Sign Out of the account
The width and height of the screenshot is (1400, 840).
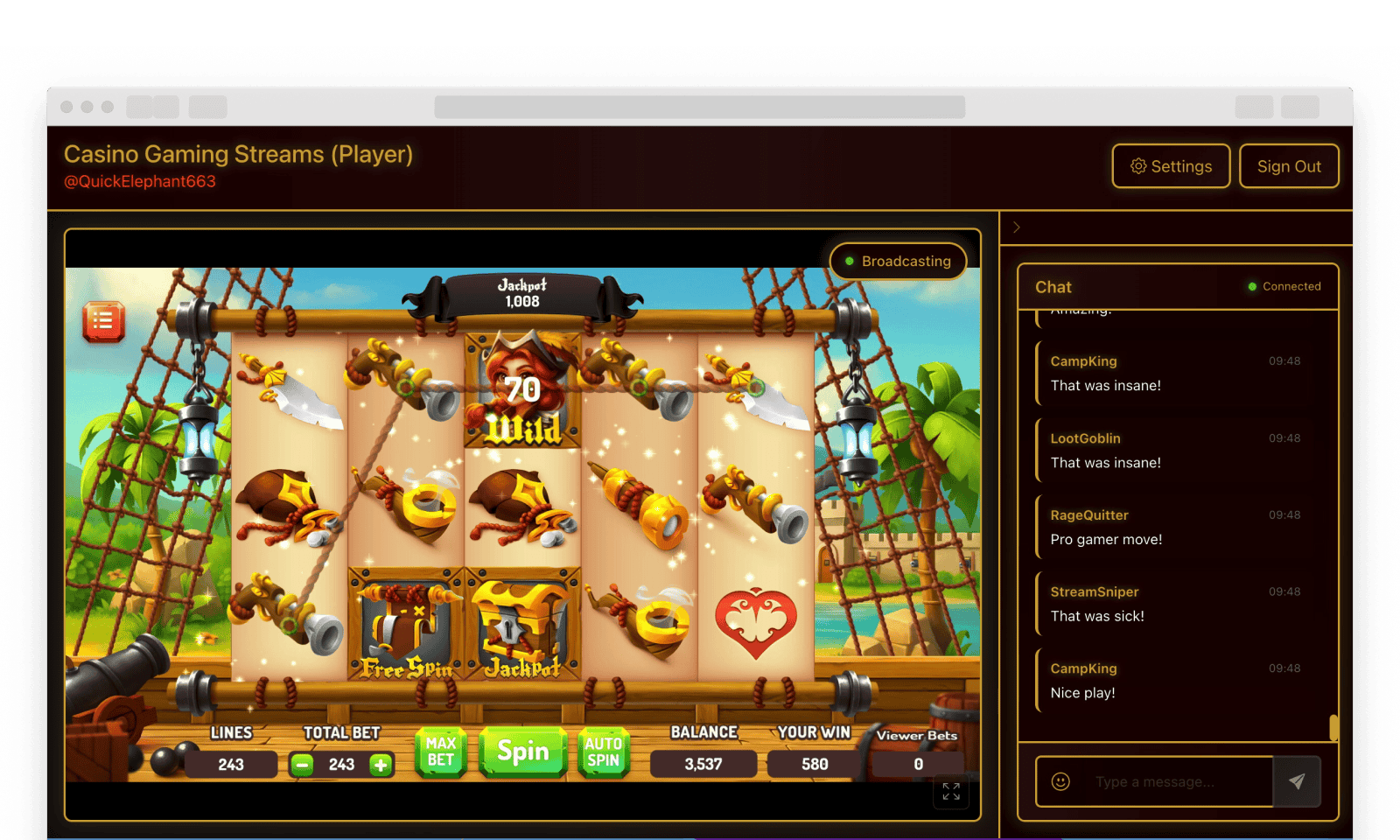(1288, 165)
